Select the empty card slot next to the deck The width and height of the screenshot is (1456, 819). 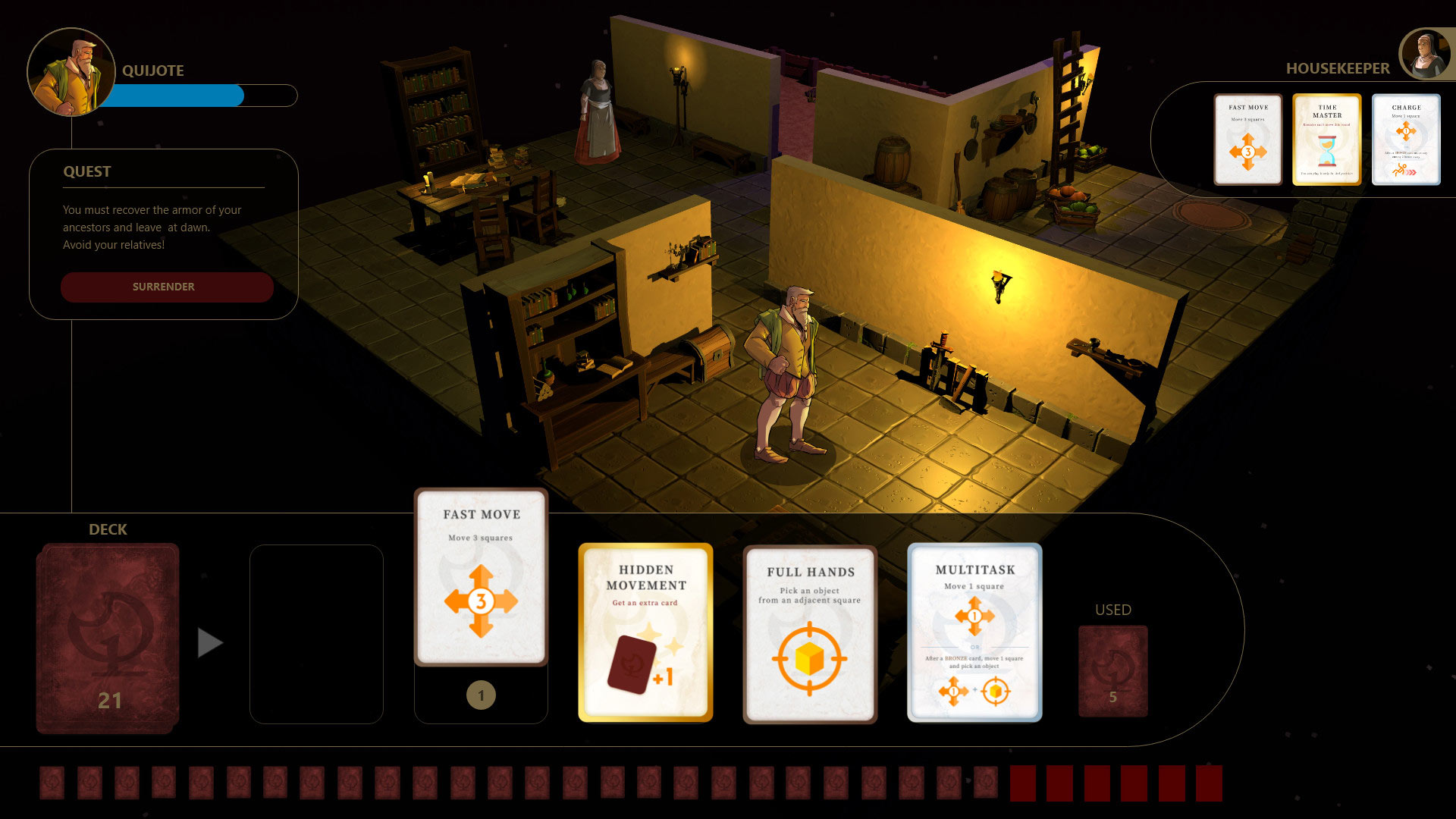316,634
